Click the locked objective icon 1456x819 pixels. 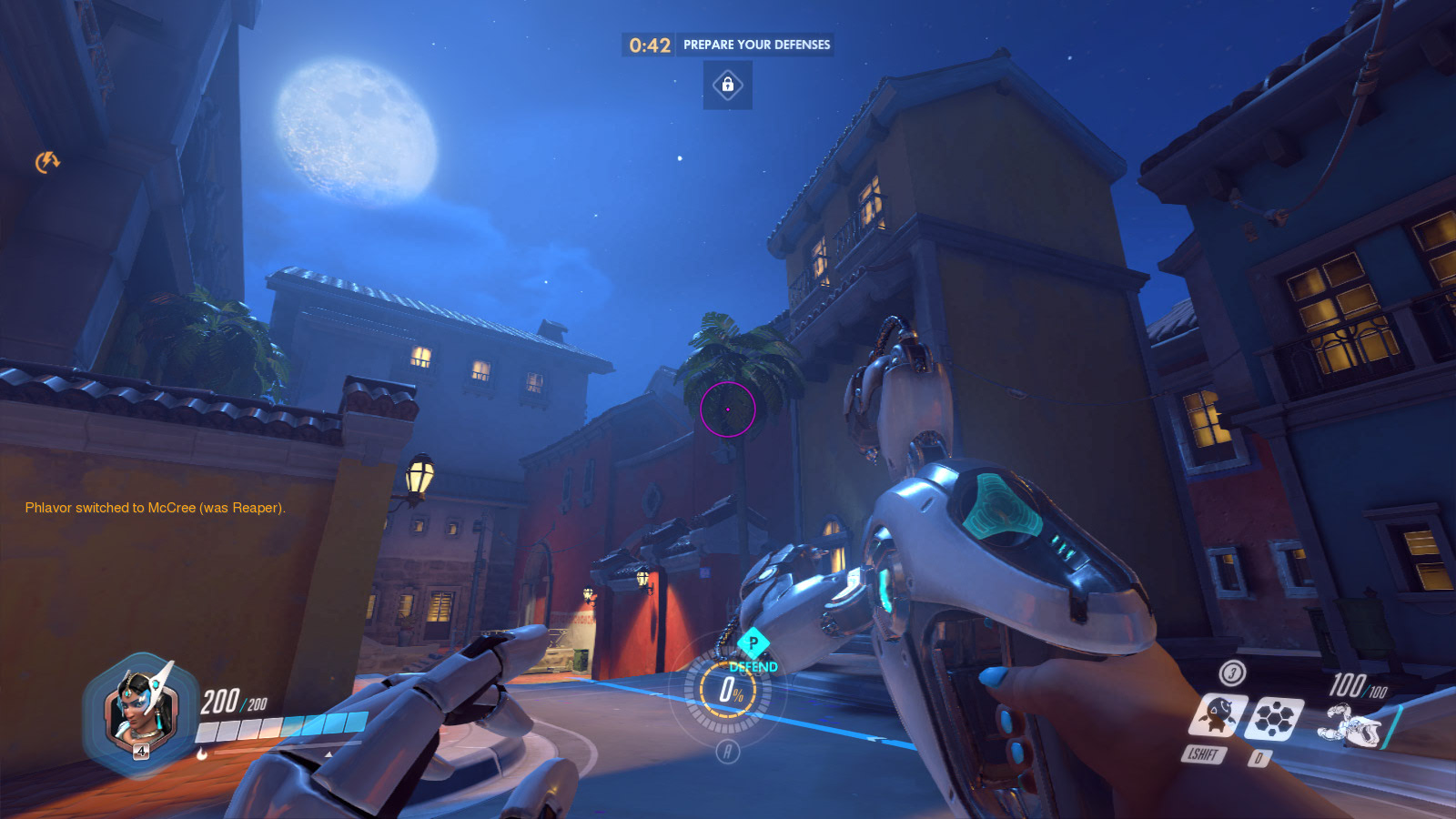click(x=727, y=86)
